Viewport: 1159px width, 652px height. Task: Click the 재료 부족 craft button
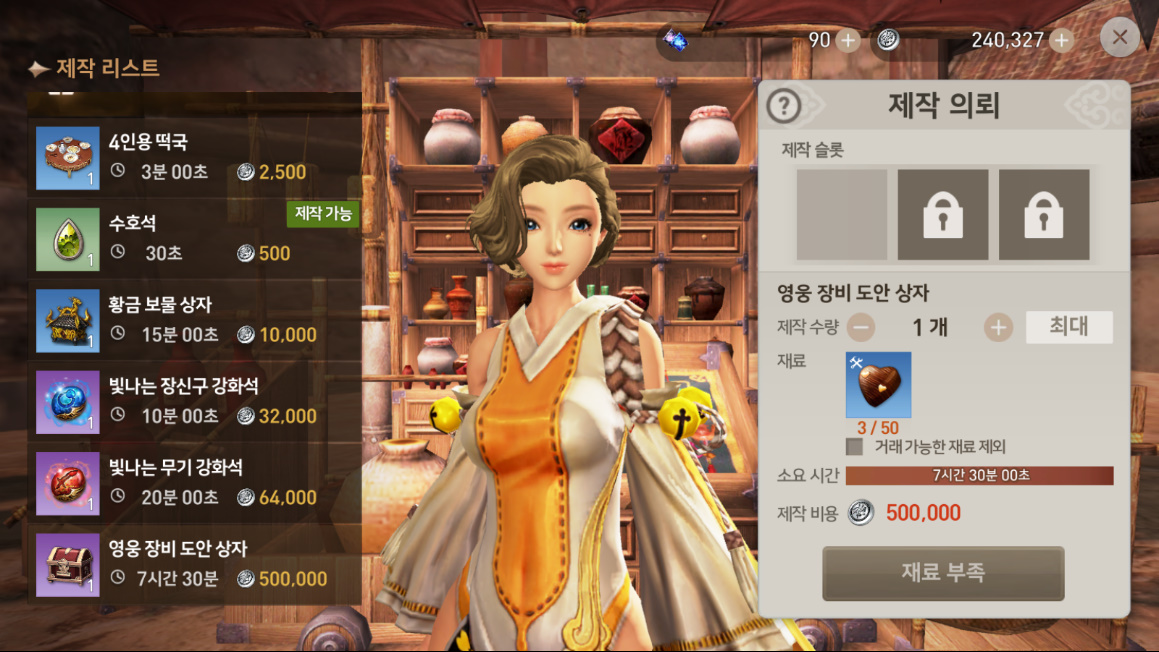942,573
